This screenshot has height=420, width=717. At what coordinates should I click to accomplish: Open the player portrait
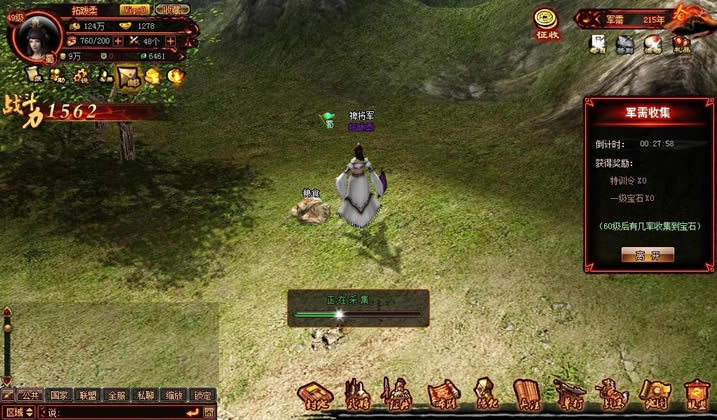pos(38,36)
